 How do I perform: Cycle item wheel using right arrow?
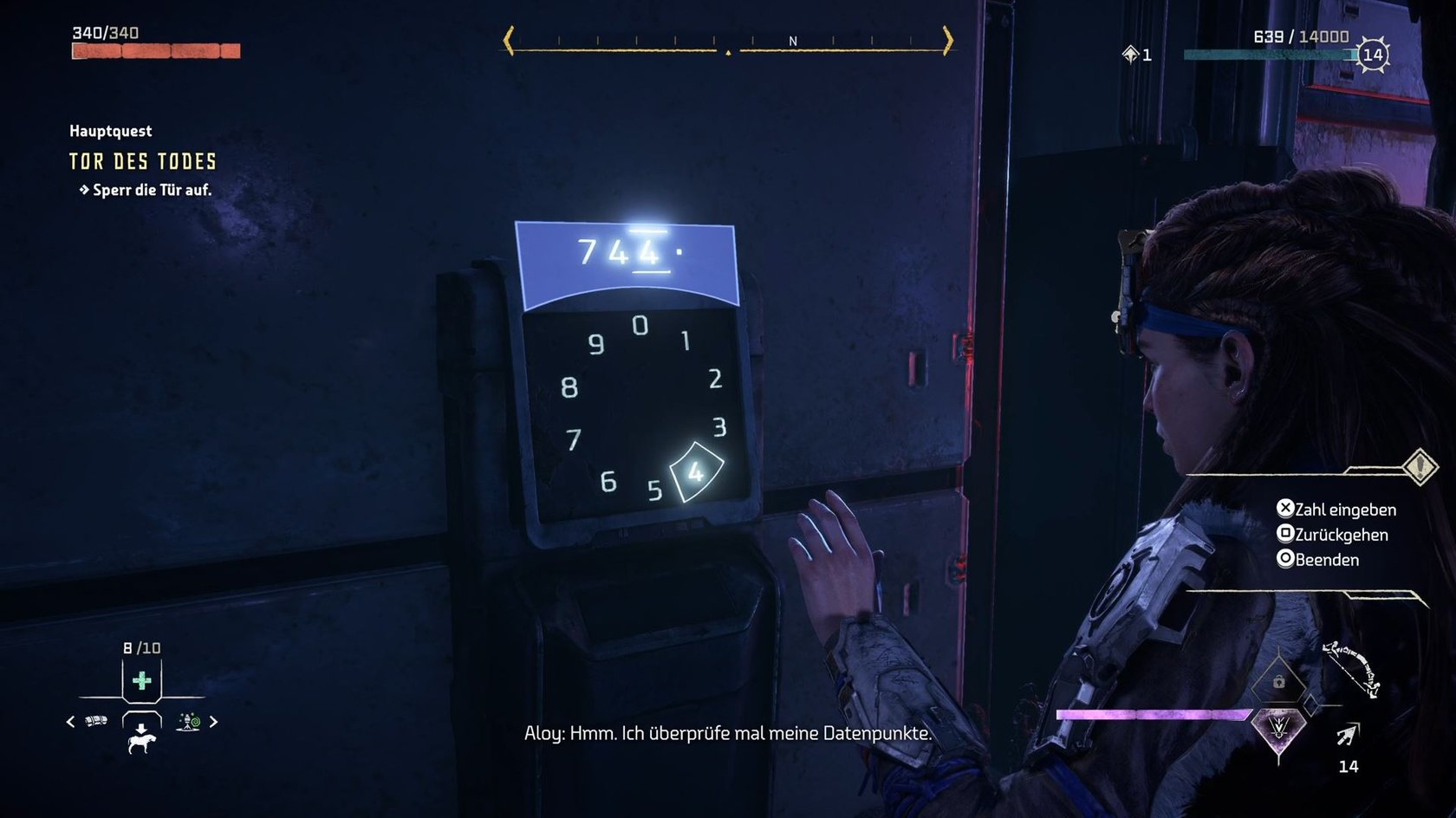pos(214,721)
